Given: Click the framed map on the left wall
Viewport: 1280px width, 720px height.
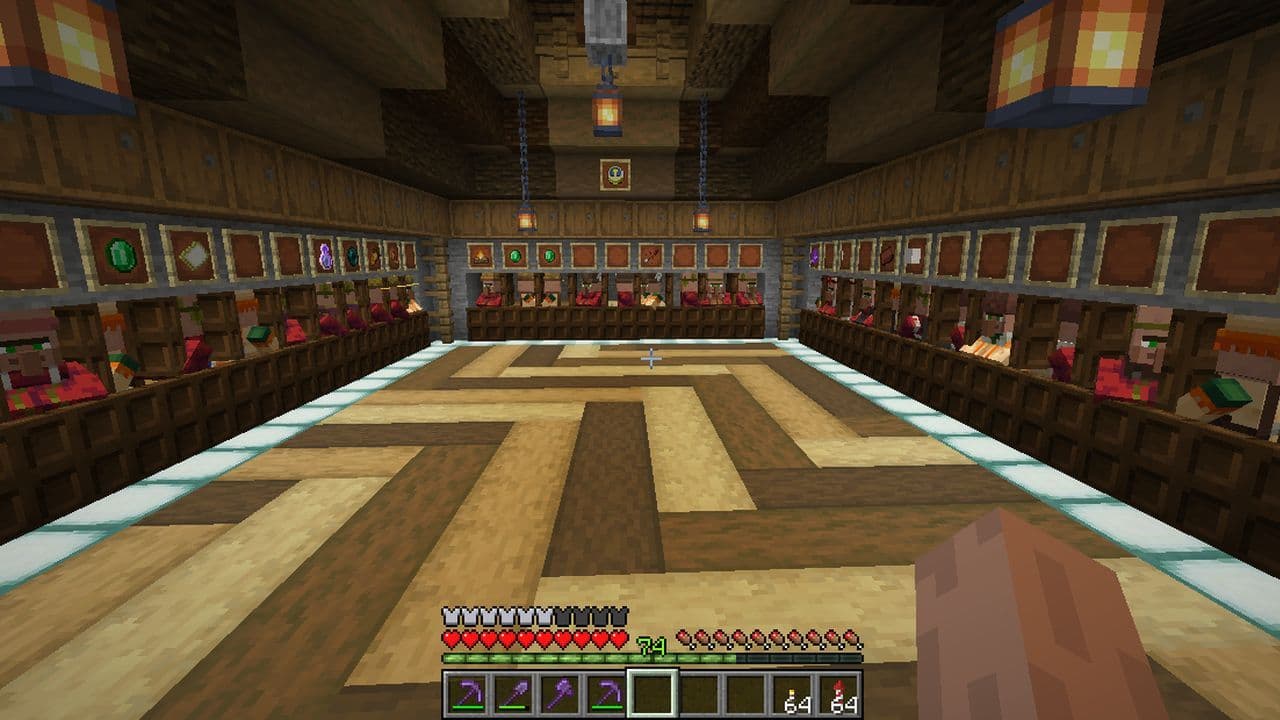Looking at the screenshot, I should click(x=193, y=254).
